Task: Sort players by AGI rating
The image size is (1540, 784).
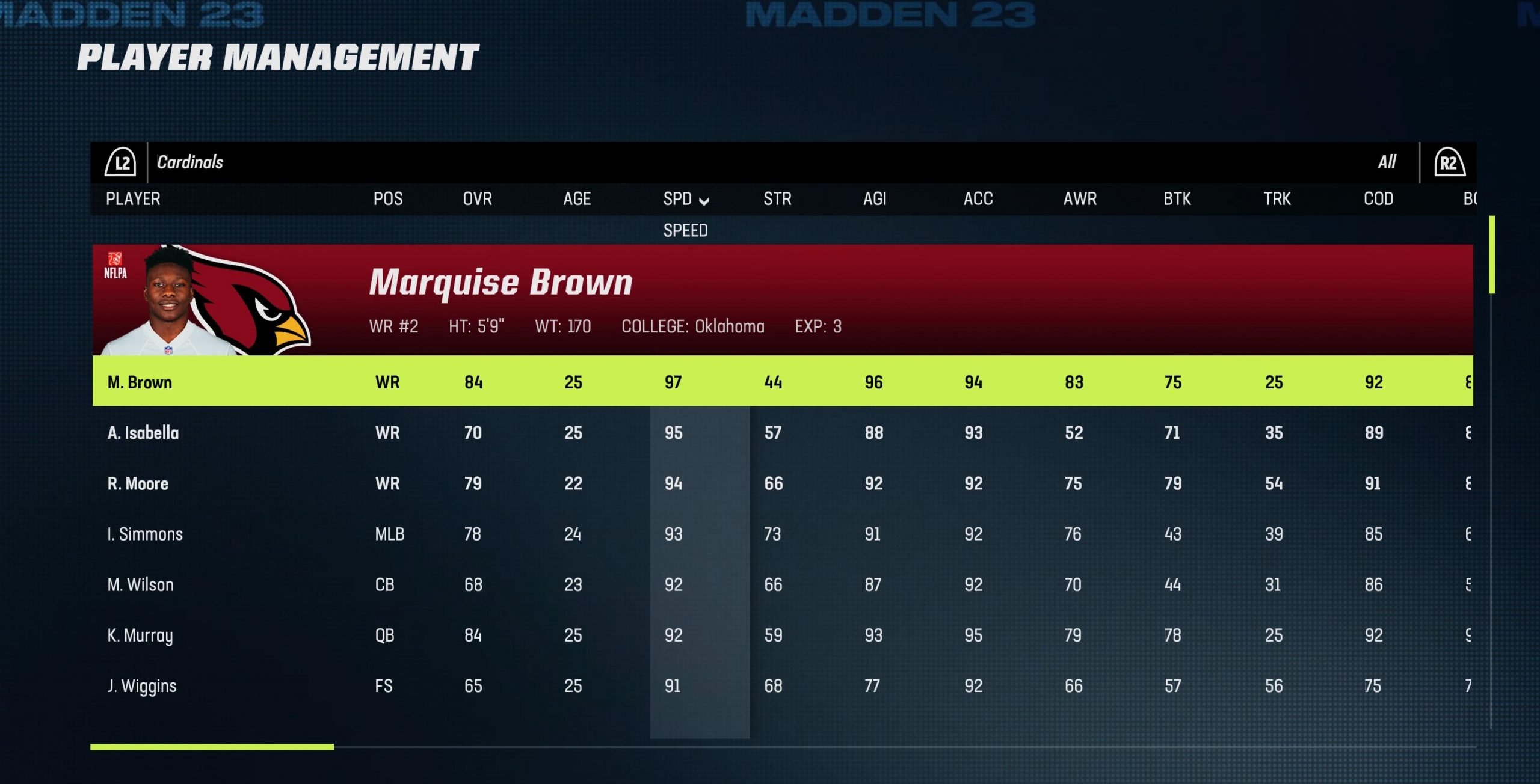Action: (x=874, y=199)
